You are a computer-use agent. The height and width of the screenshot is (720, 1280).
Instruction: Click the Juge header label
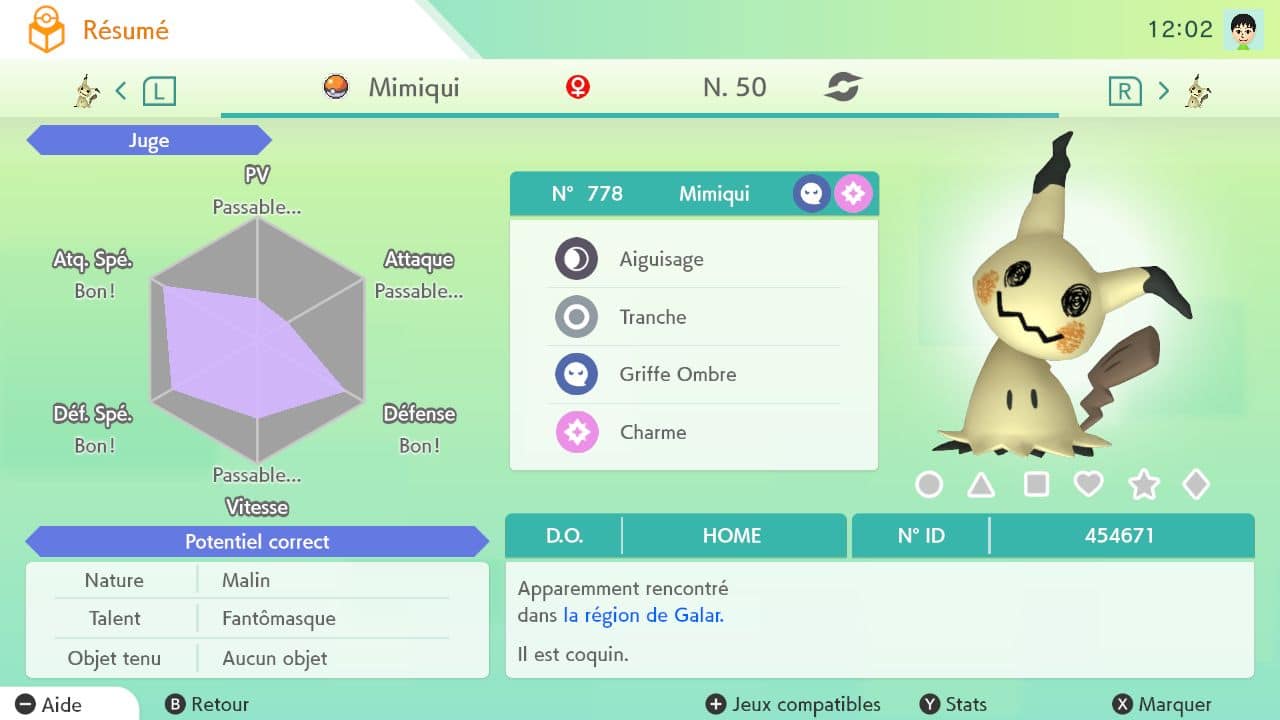click(x=148, y=141)
